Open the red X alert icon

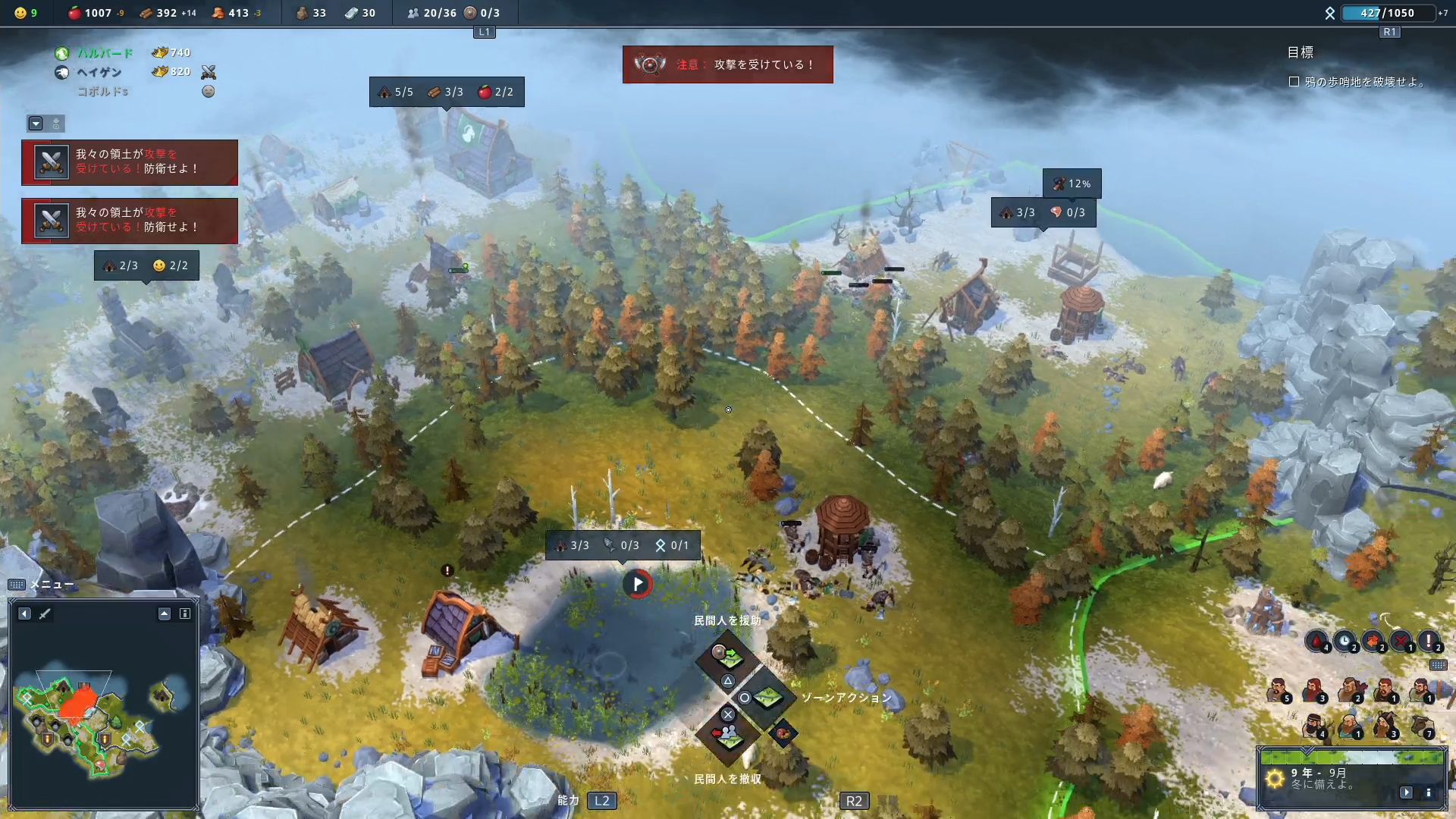pyautogui.click(x=1401, y=642)
